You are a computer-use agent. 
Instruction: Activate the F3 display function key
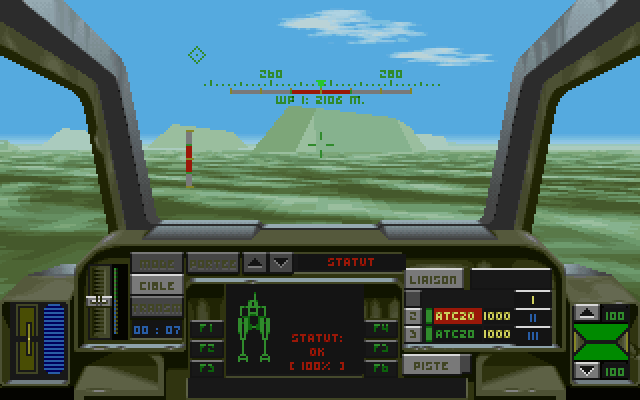tap(206, 367)
